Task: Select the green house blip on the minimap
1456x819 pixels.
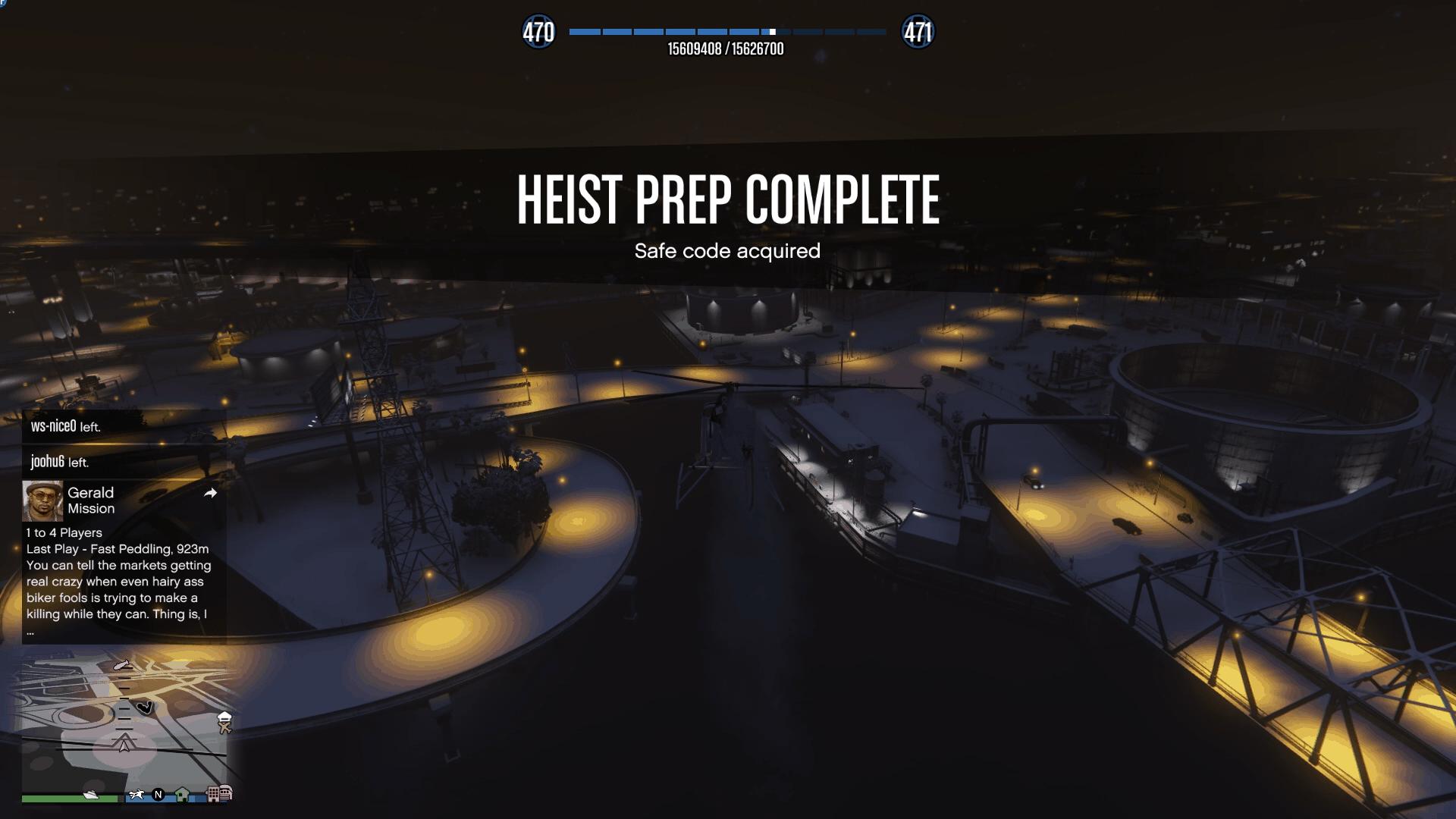Action: click(x=182, y=795)
